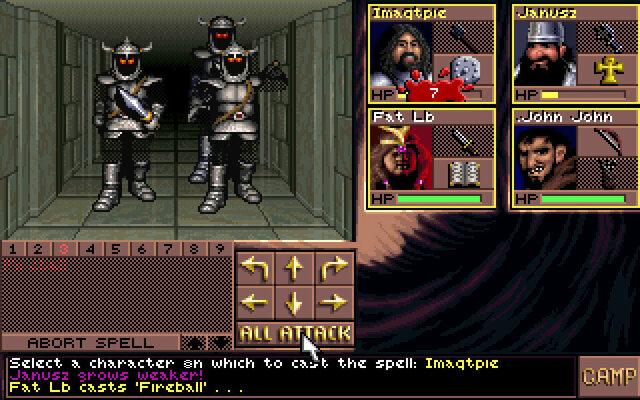640x400 pixels.
Task: Strafe left with the left arrow
Action: 257,301
